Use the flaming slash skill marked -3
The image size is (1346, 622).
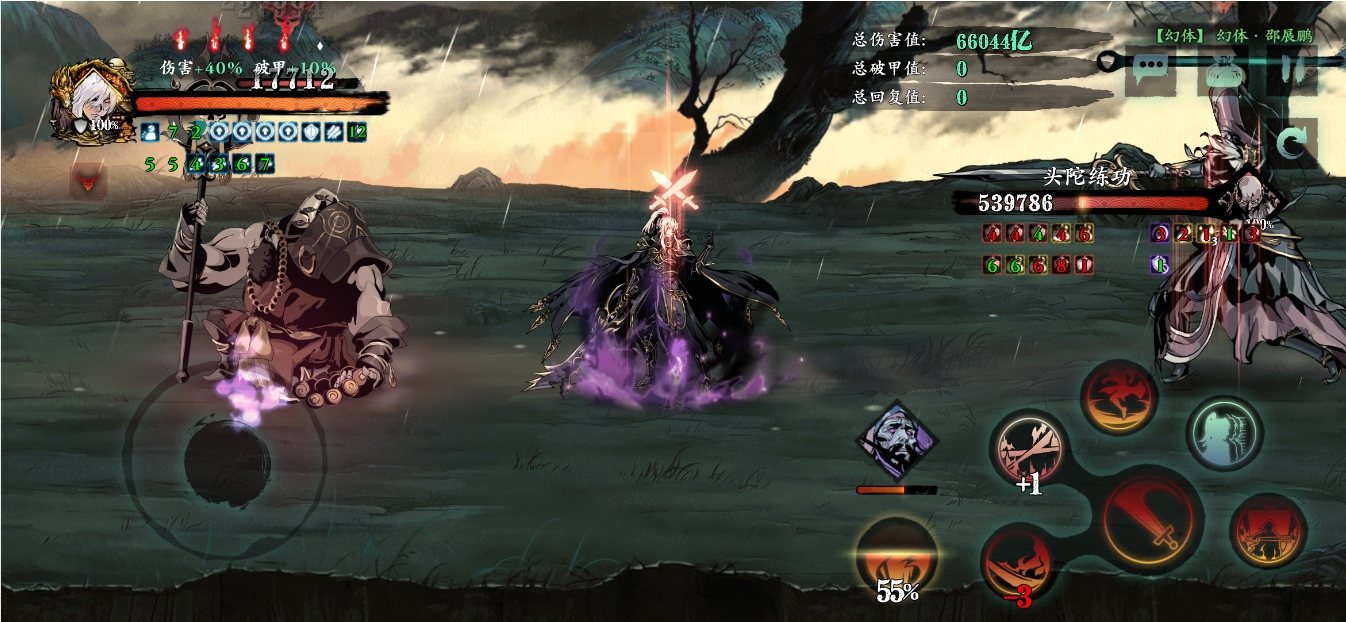[1018, 562]
